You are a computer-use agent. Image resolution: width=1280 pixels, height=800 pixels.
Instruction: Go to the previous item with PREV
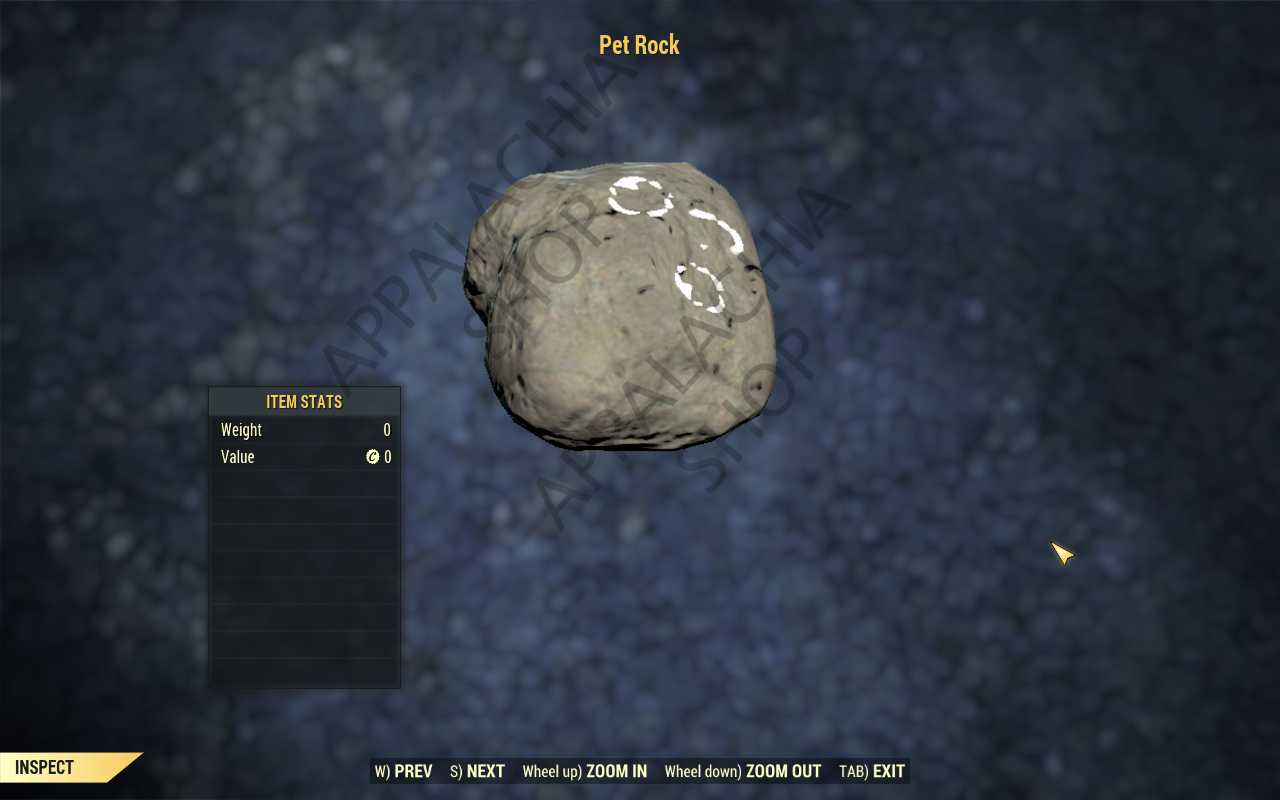click(x=404, y=771)
